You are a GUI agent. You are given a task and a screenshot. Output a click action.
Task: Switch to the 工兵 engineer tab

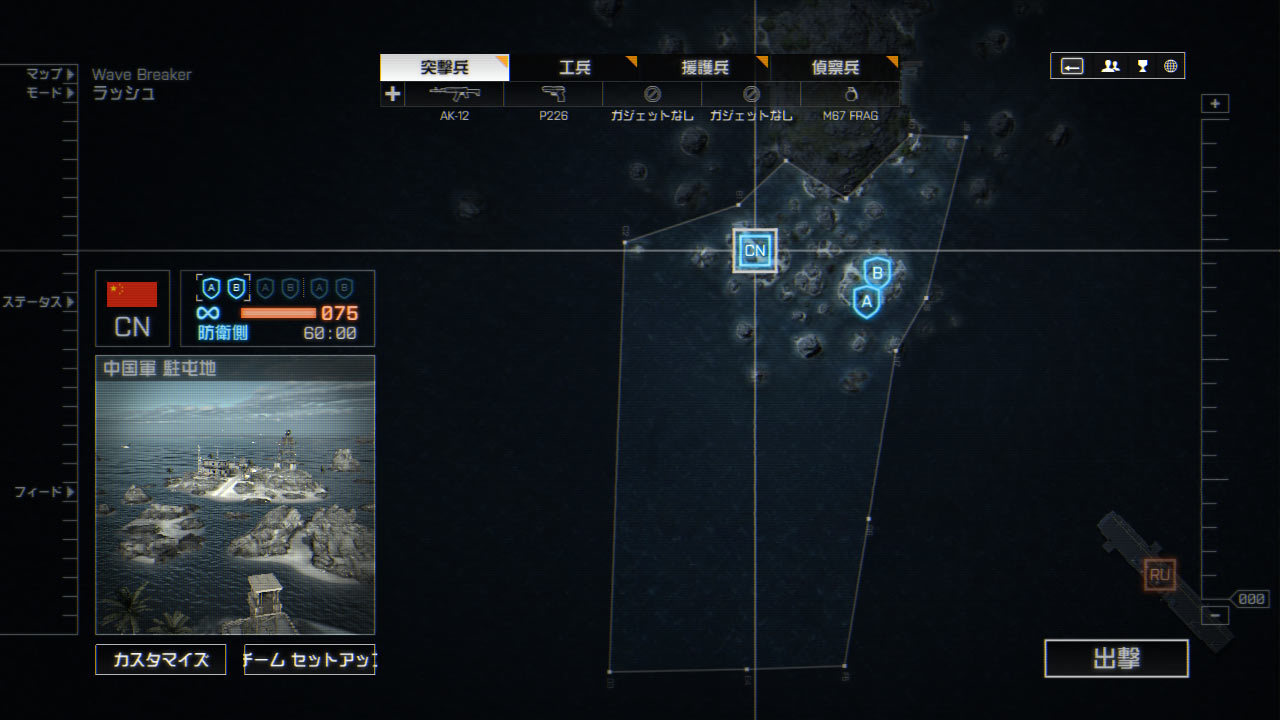pos(574,68)
